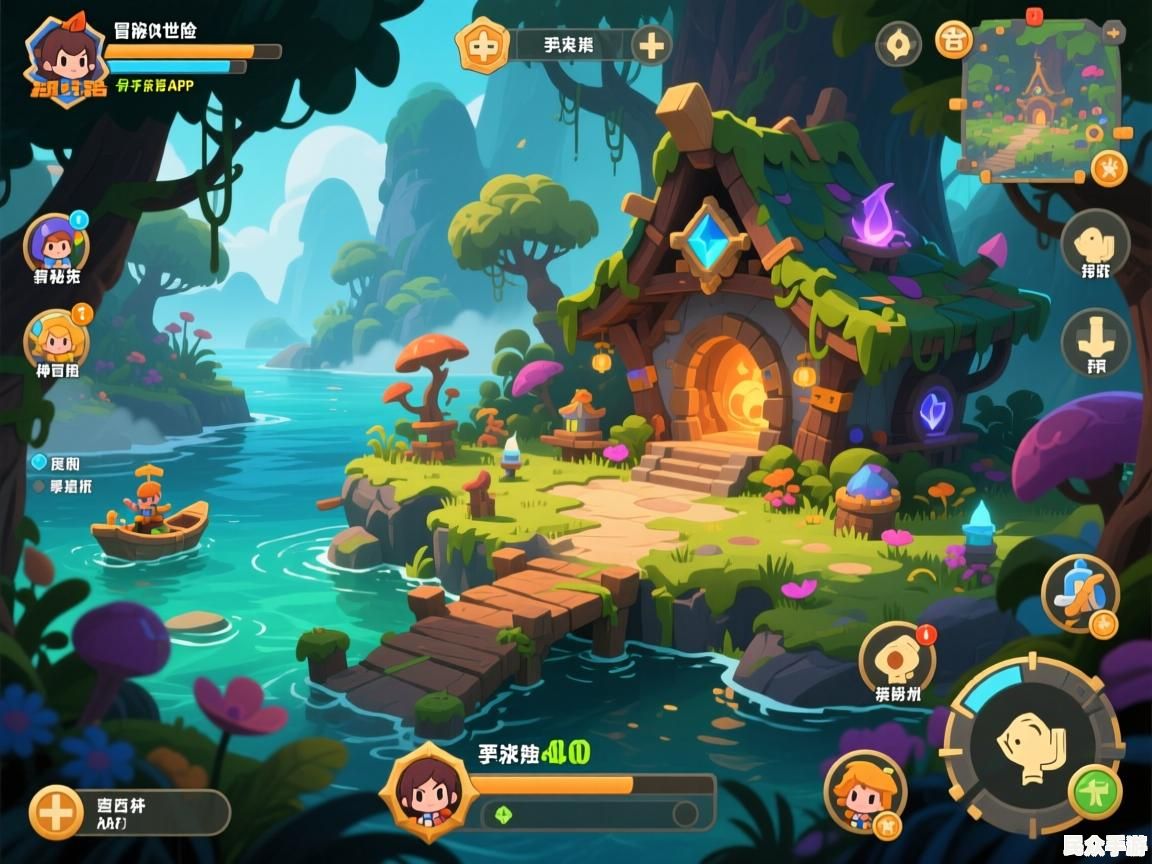Screen dimensions: 1152x864
Task: Use the blue potion bottle skill
Action: pos(1080,595)
